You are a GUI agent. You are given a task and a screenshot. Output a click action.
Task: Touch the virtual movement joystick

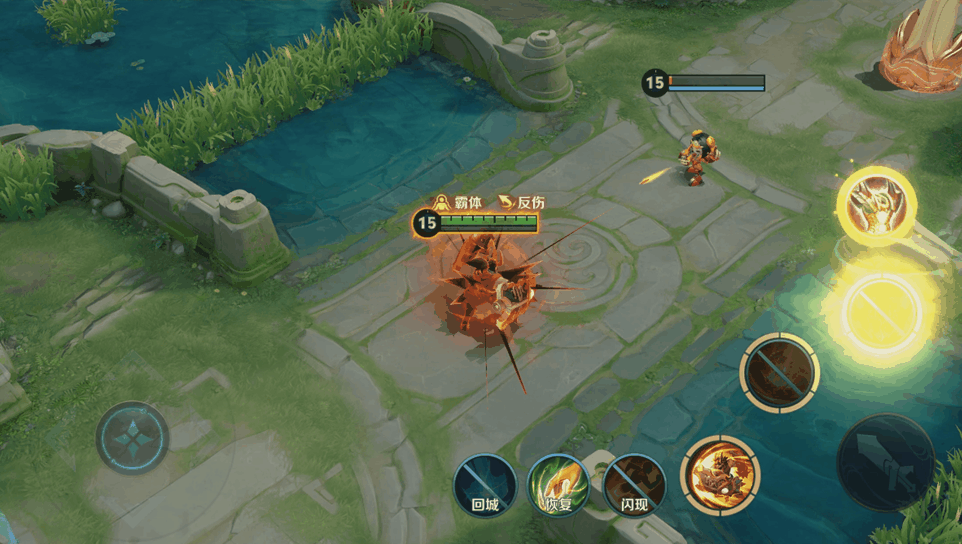(133, 438)
